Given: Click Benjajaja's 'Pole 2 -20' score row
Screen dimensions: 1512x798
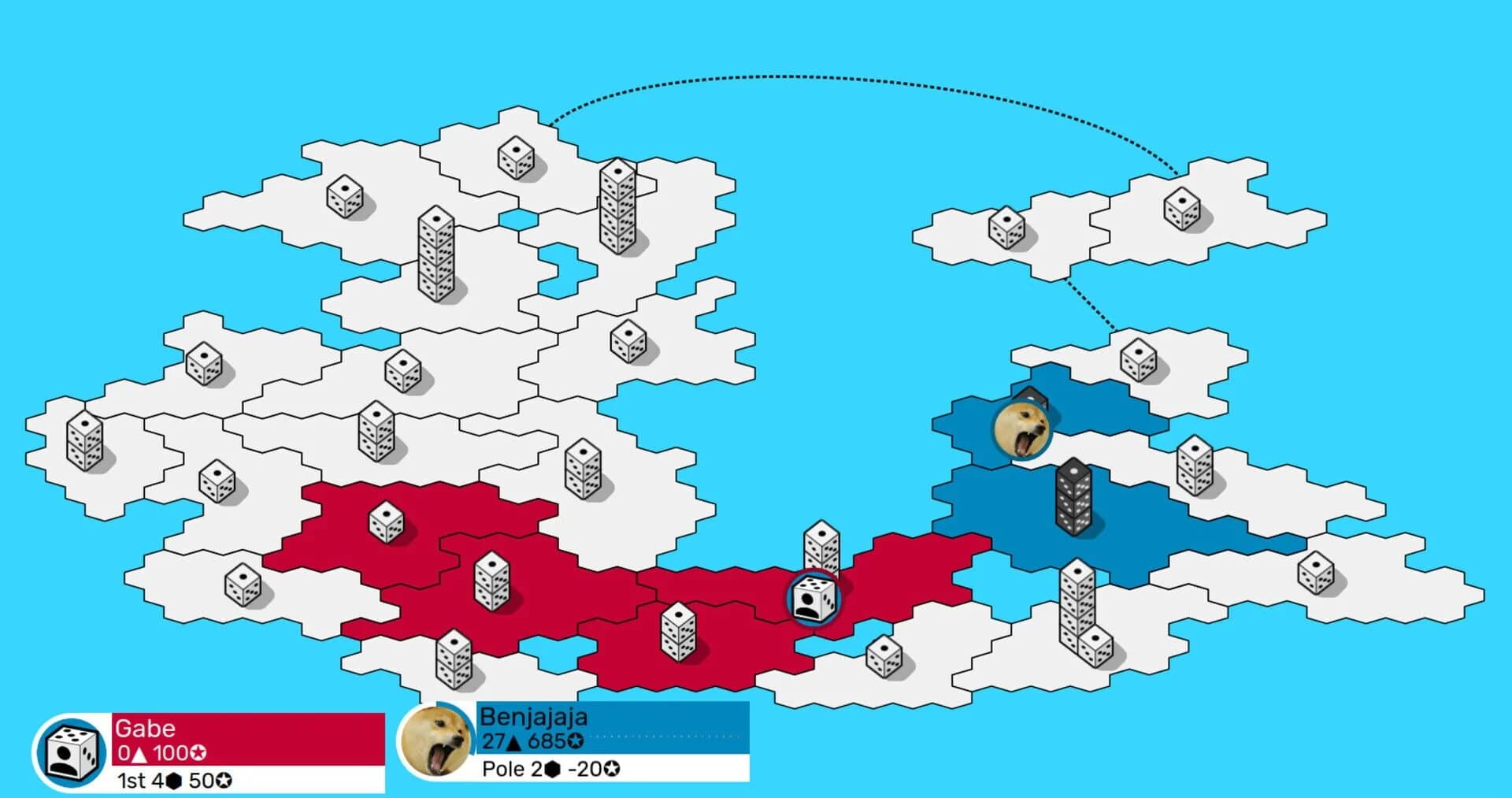Looking at the screenshot, I should (x=551, y=769).
